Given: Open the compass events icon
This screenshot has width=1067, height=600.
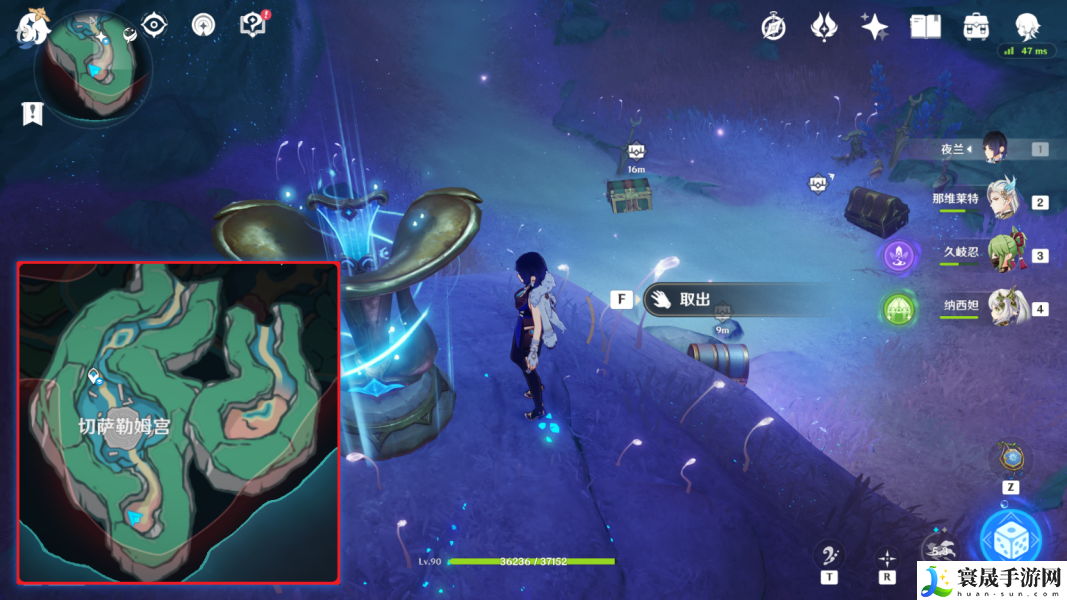Looking at the screenshot, I should point(773,27).
